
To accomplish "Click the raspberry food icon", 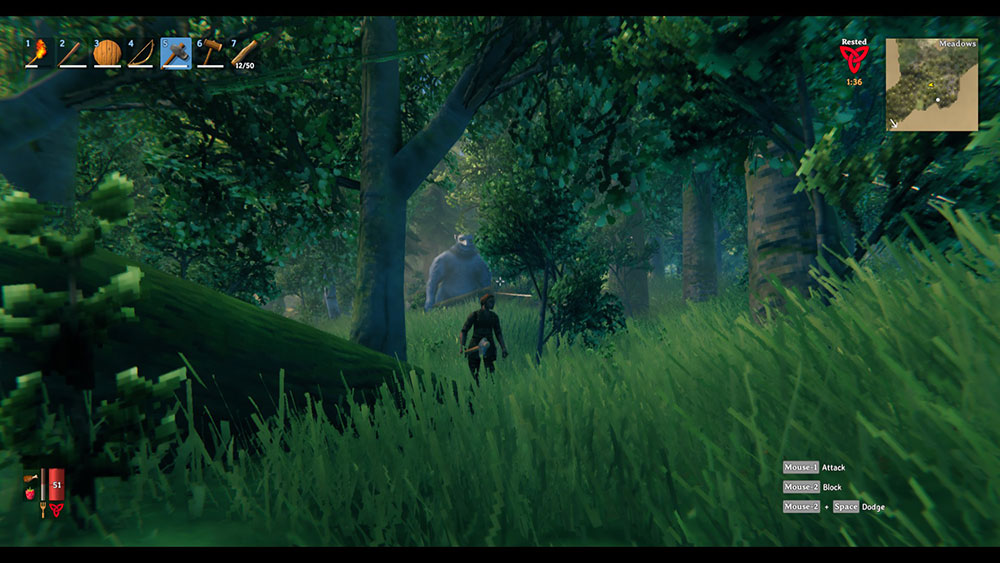I will tap(30, 493).
